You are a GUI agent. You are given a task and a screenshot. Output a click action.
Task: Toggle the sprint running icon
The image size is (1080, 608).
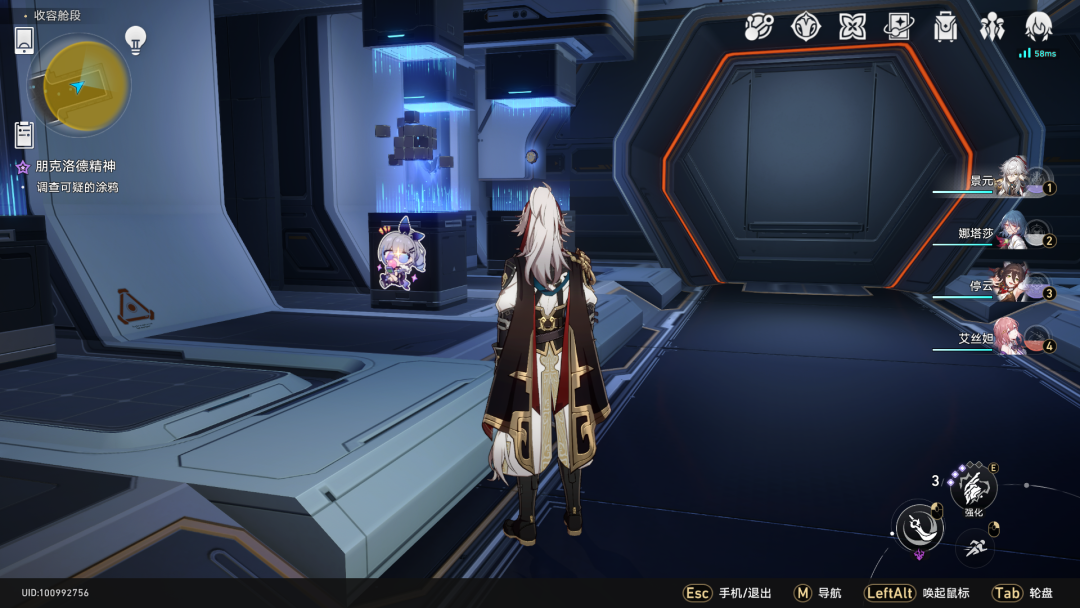coord(975,548)
